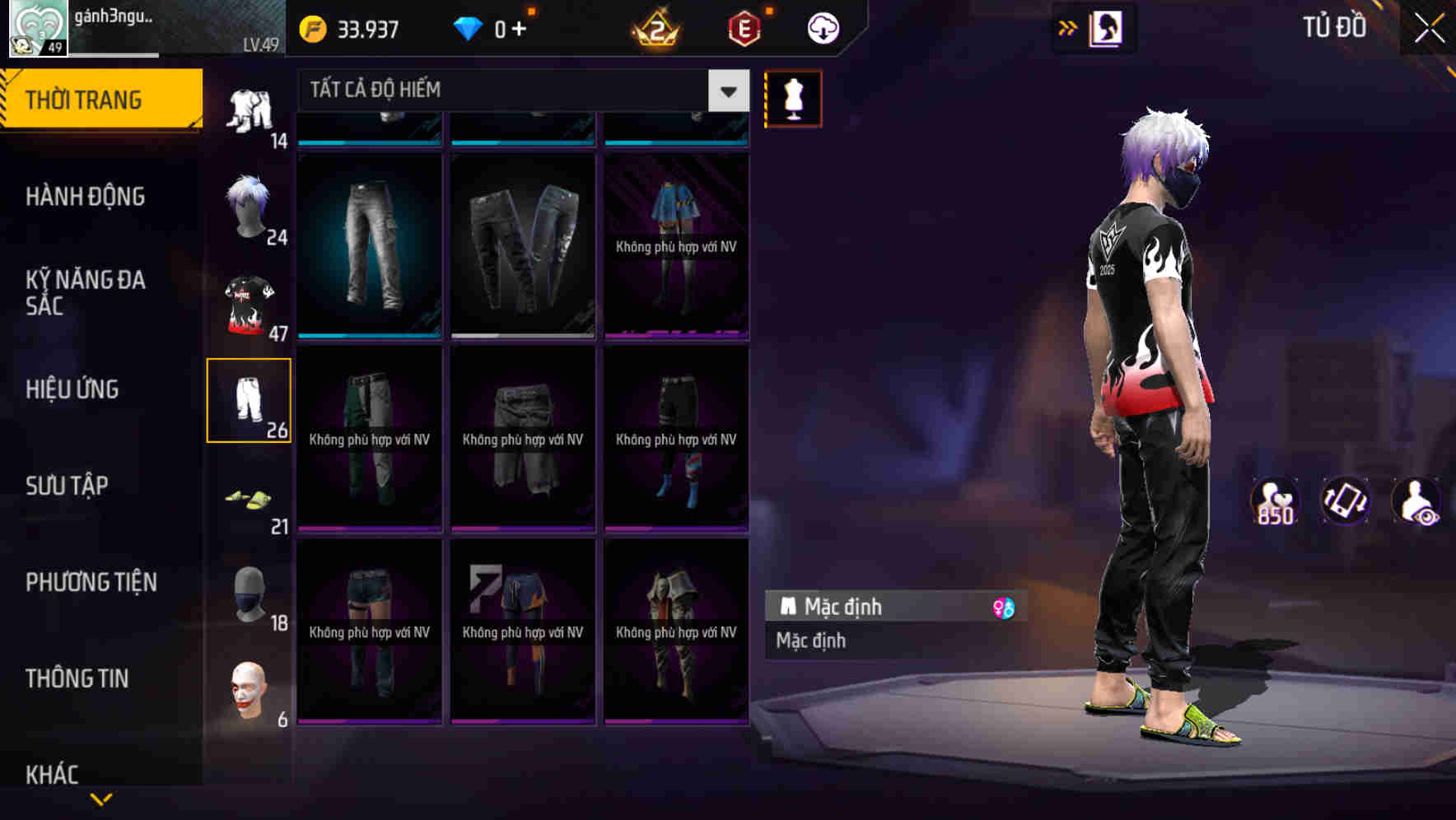
Task: Open the level 2 crown rank badge
Action: pyautogui.click(x=655, y=30)
